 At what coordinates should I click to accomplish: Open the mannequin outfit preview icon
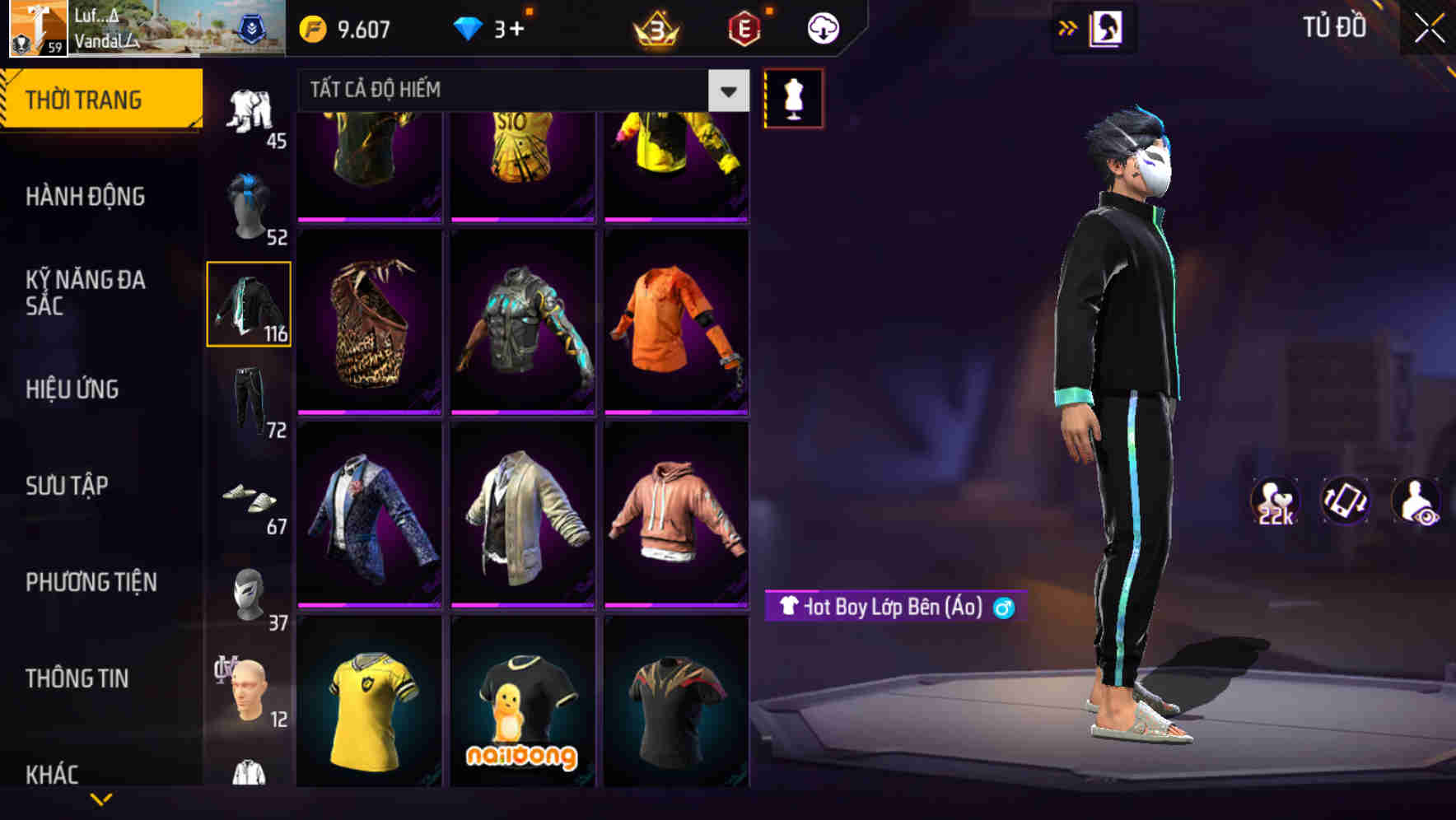(x=793, y=97)
